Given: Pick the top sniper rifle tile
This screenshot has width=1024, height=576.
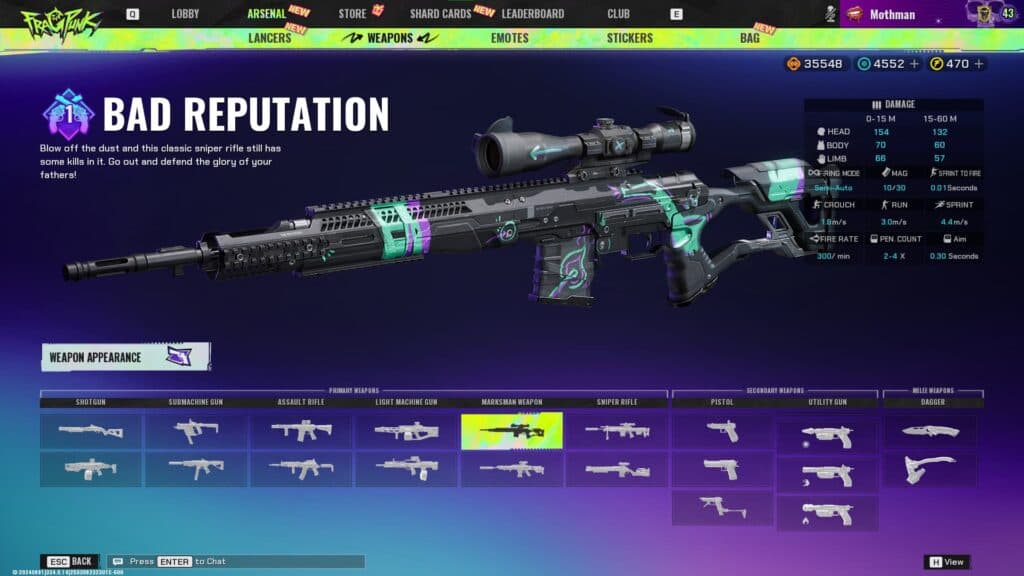Looking at the screenshot, I should coord(616,431).
